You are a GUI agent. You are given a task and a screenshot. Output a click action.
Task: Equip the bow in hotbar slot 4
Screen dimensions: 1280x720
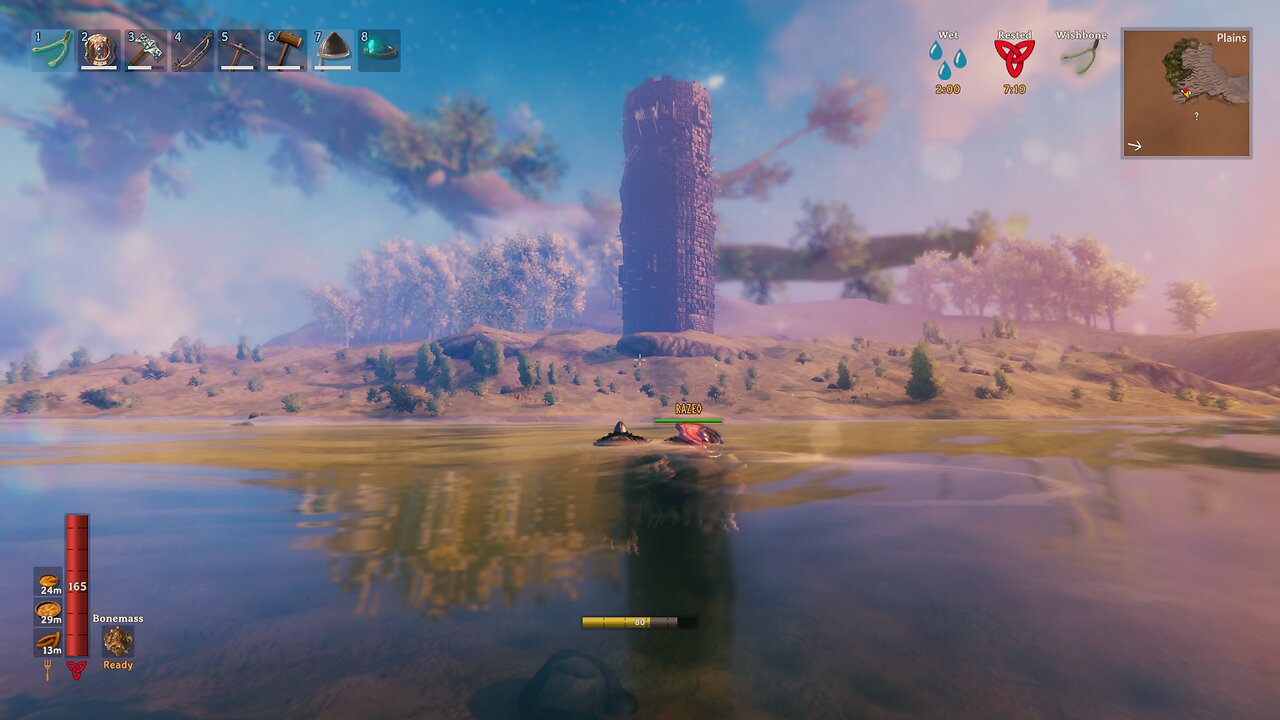tap(192, 50)
